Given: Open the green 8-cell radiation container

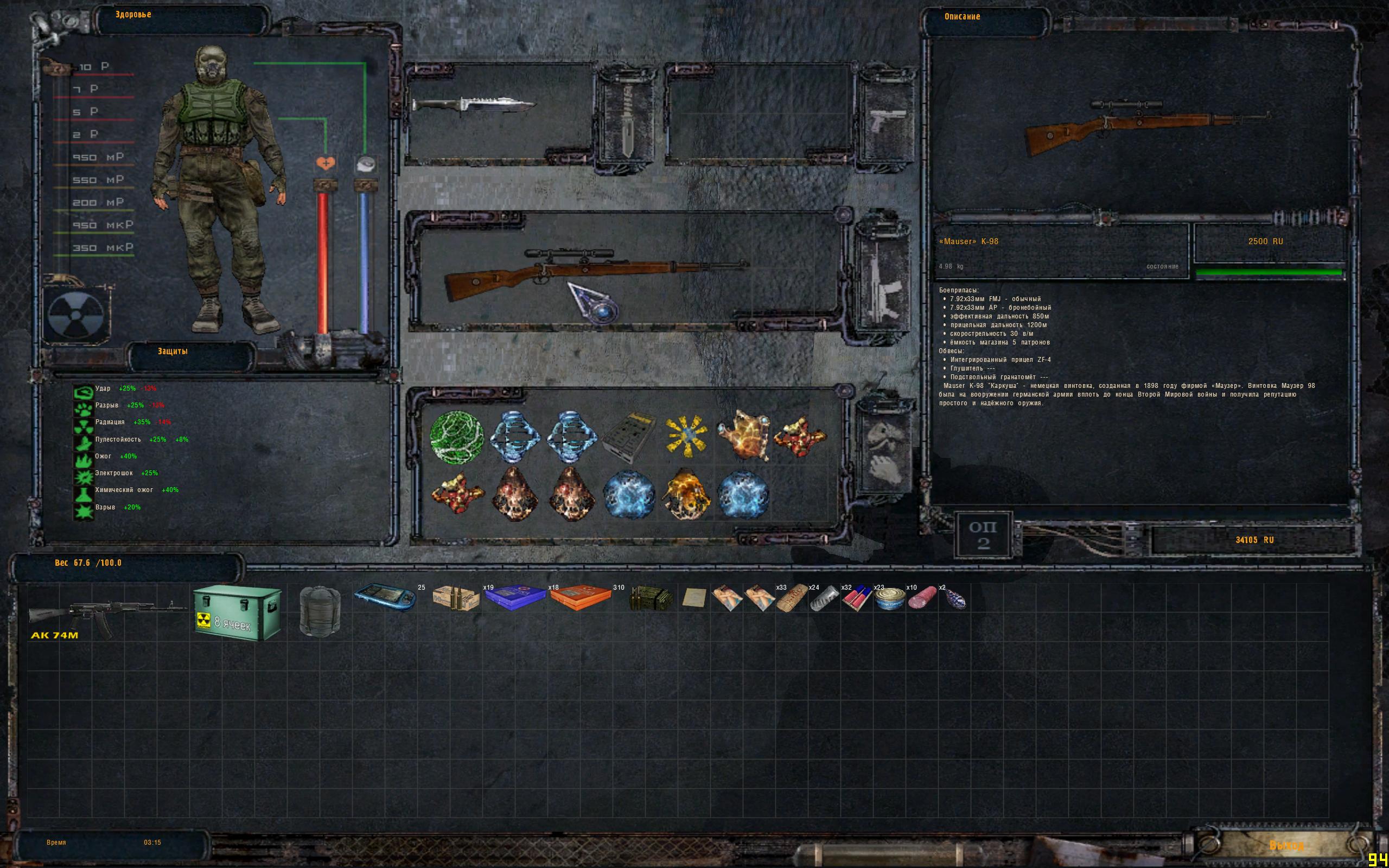Looking at the screenshot, I should 238,612.
